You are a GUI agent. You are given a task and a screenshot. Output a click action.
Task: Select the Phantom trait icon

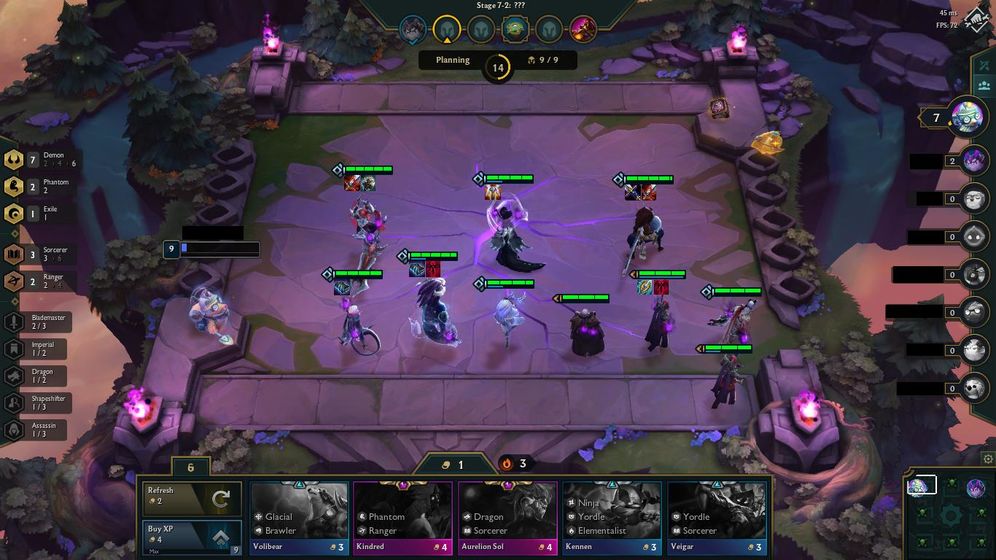tap(14, 187)
